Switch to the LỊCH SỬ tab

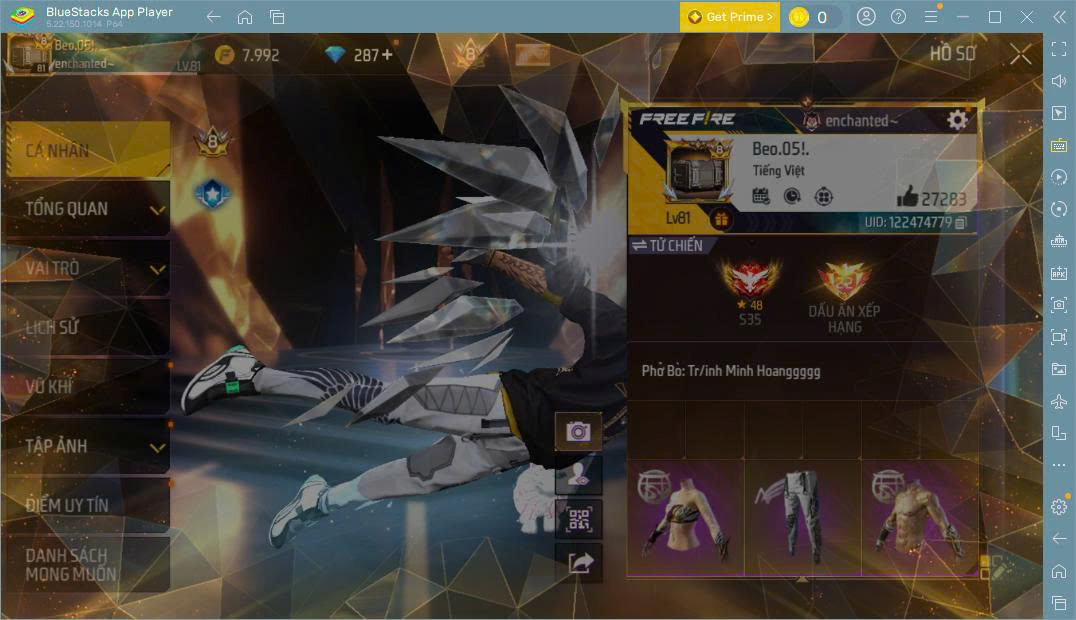[86, 328]
